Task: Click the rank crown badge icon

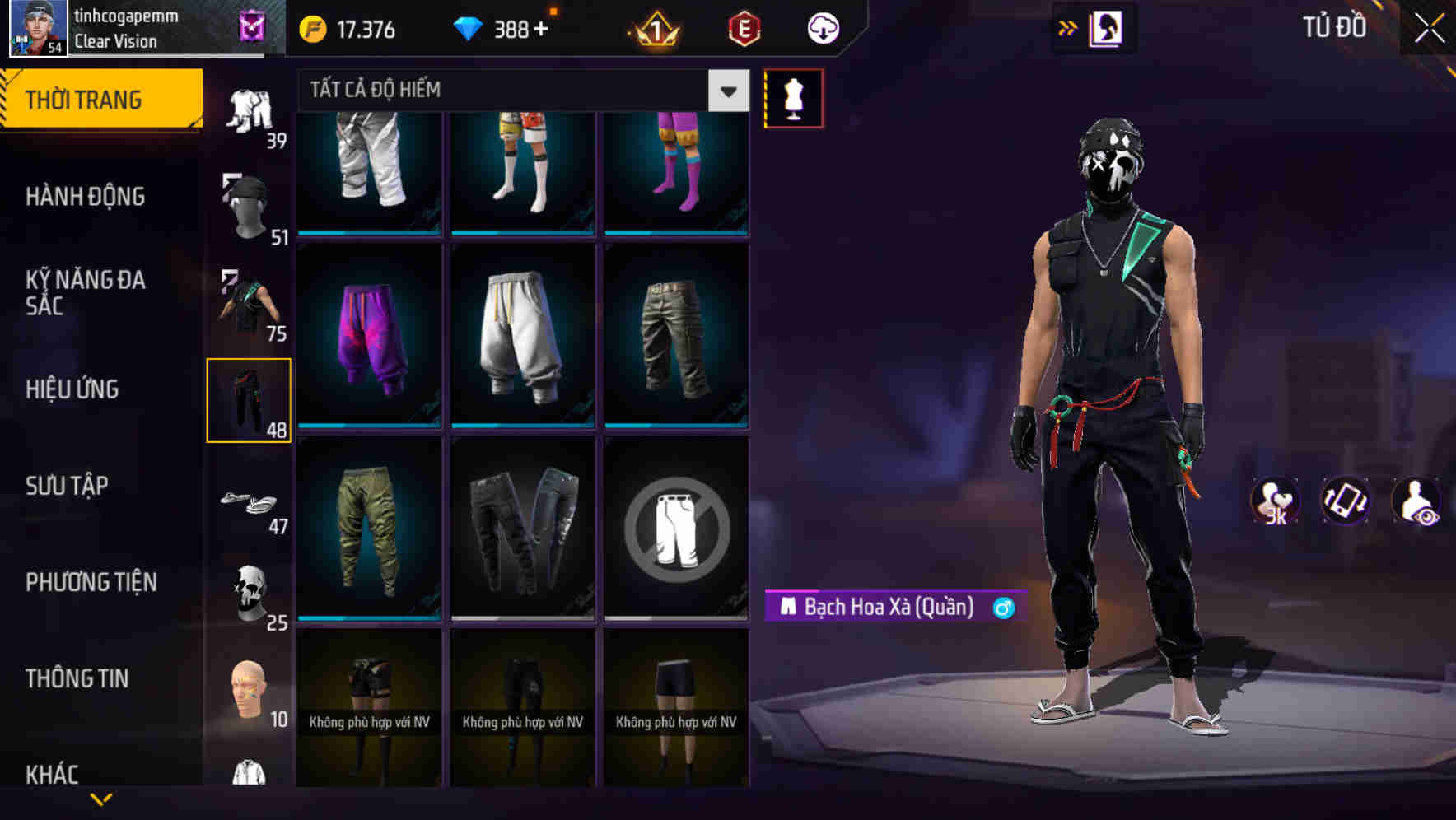Action: point(653,29)
